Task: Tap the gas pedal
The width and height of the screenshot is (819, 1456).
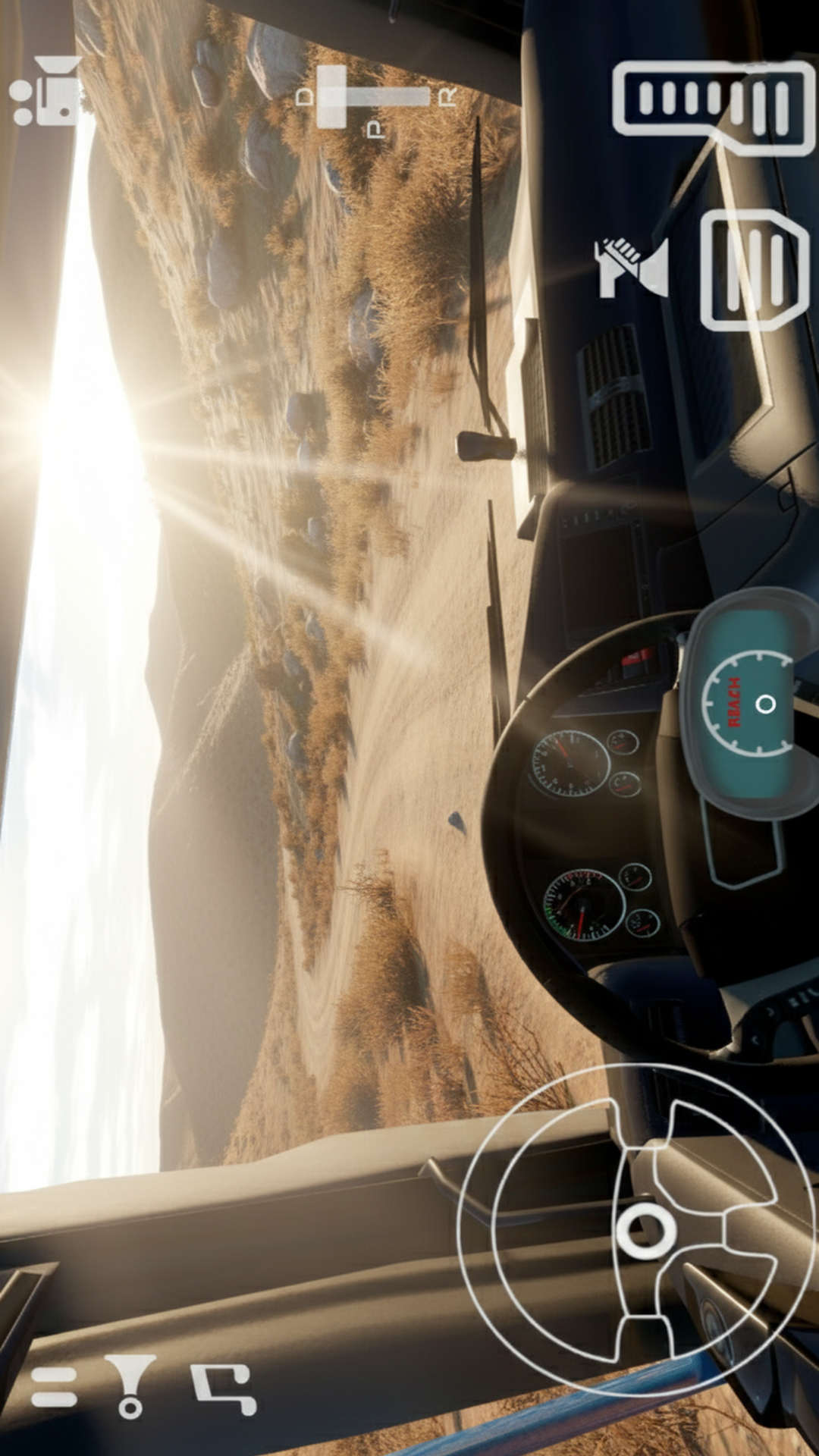Action: (x=713, y=107)
